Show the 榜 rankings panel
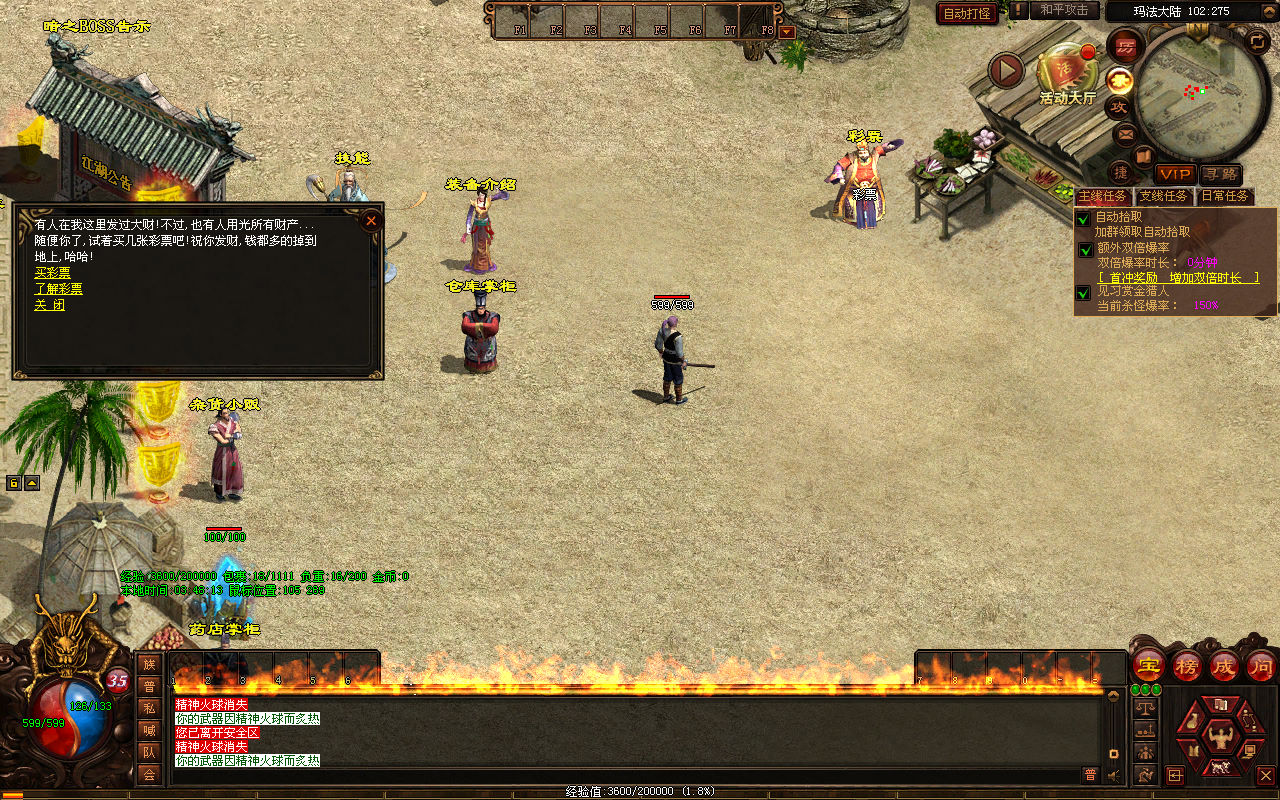Viewport: 1280px width, 800px height. [1187, 666]
